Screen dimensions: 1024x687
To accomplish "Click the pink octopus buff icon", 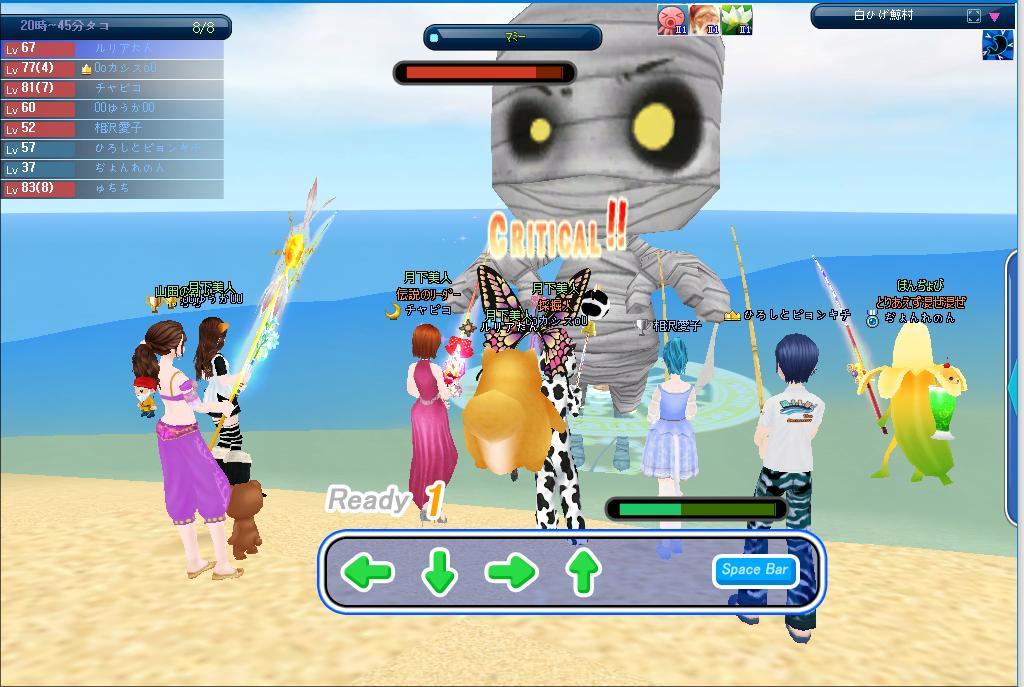I will pyautogui.click(x=672, y=20).
